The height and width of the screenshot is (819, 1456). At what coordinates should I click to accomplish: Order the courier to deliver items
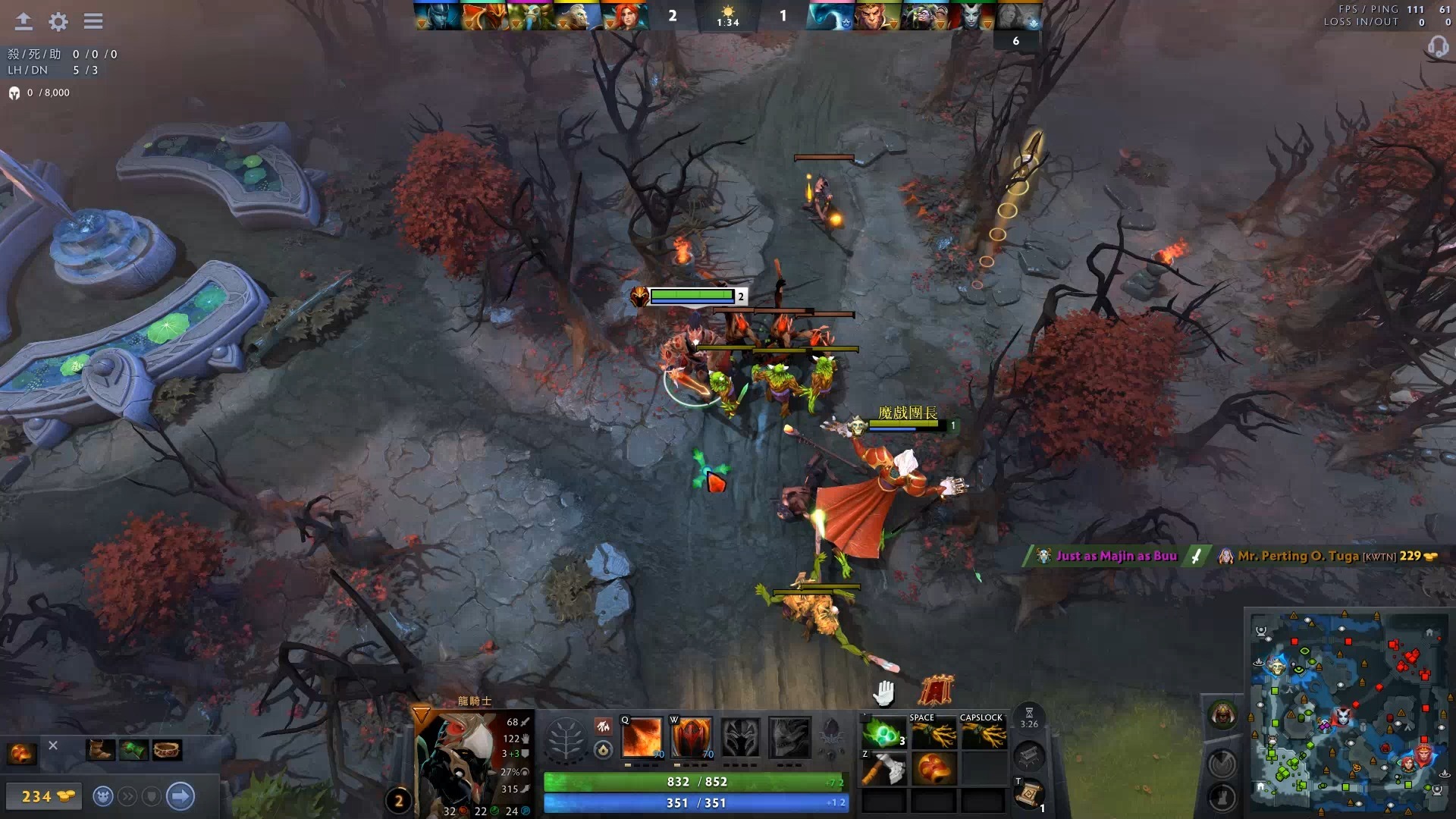point(180,796)
